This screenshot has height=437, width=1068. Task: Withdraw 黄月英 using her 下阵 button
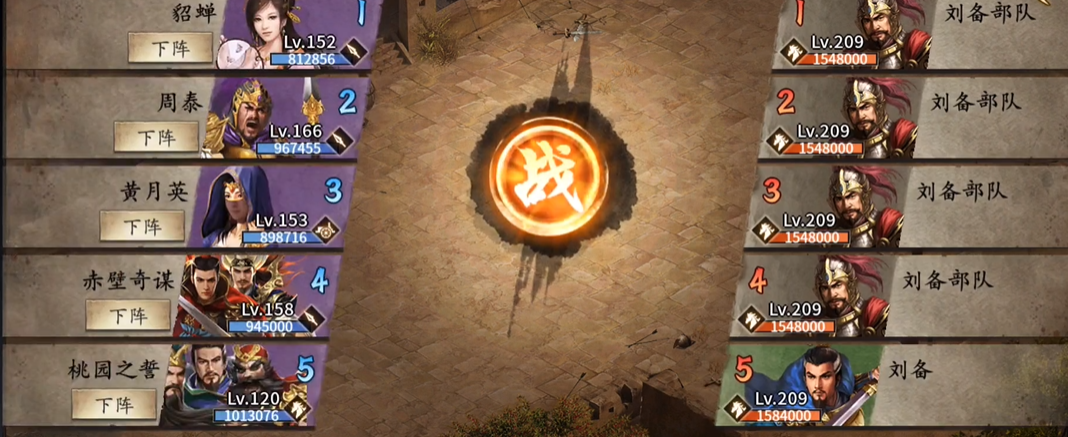142,226
